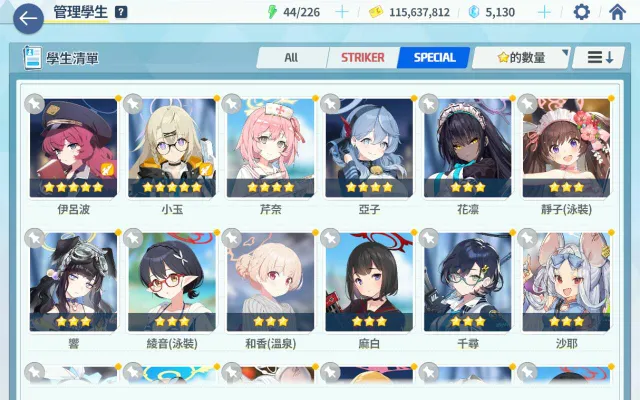Toggle favorite pin on 沙耶's card
Image resolution: width=640 pixels, height=400 pixels.
pyautogui.click(x=527, y=239)
